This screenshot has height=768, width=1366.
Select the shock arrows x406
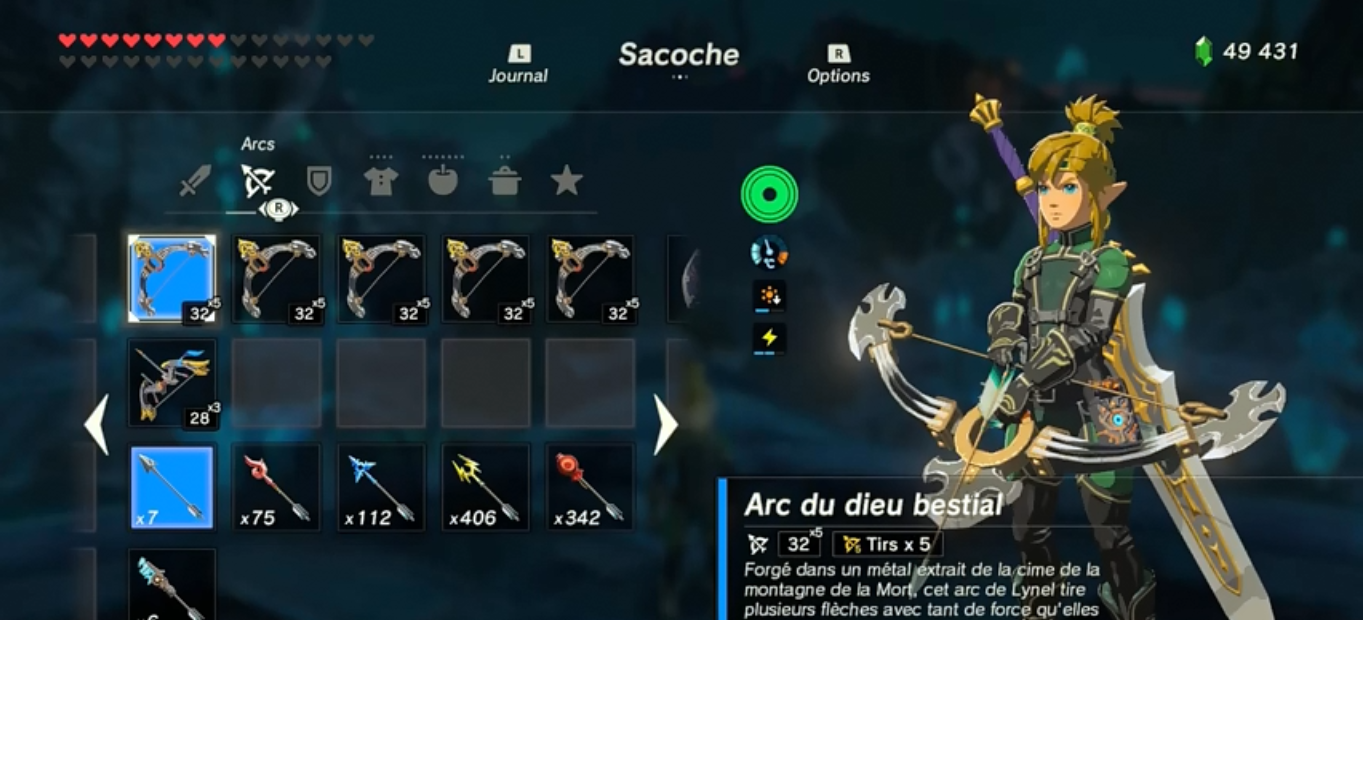click(486, 488)
